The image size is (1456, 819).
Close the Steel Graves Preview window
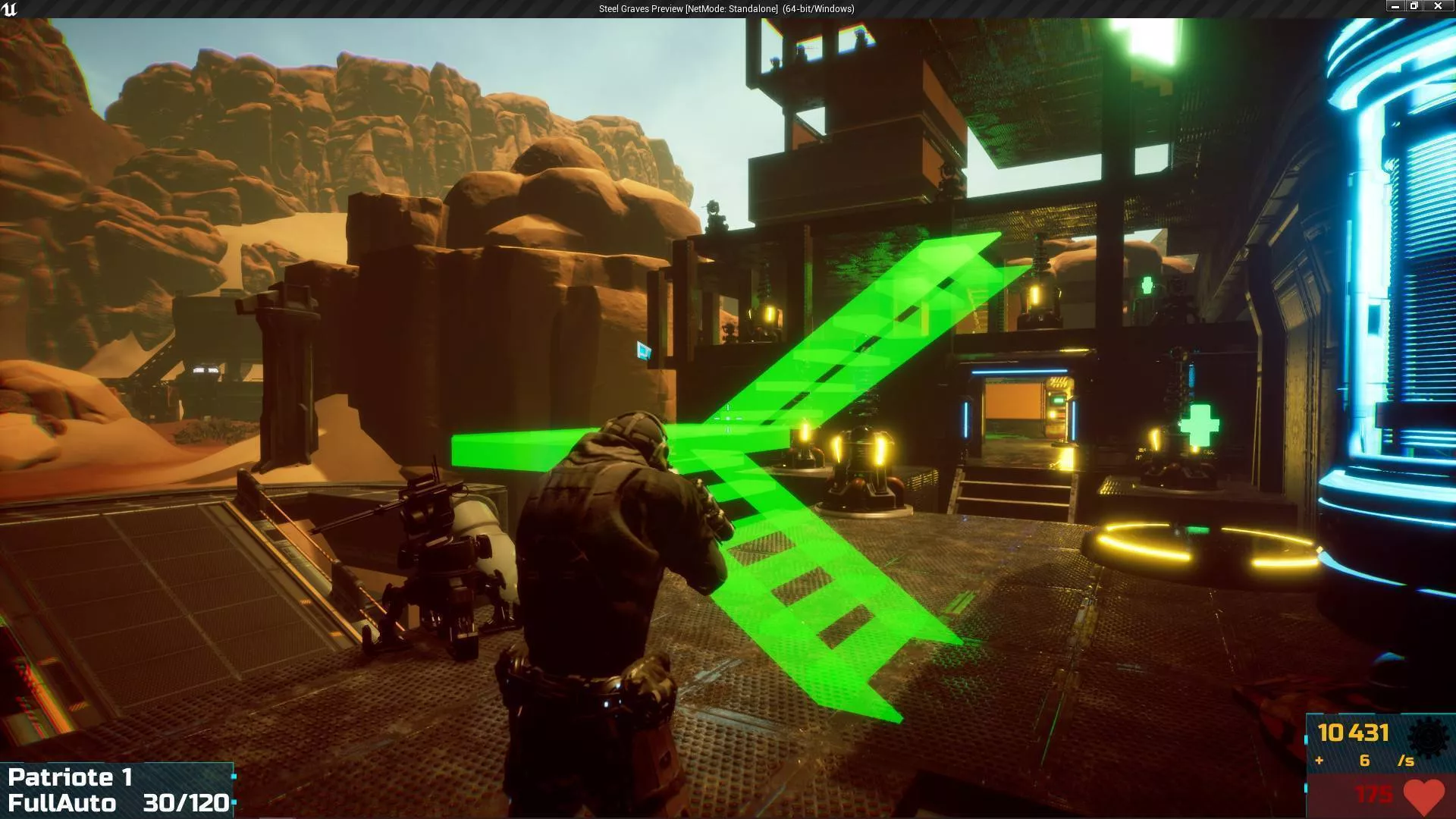1437,6
